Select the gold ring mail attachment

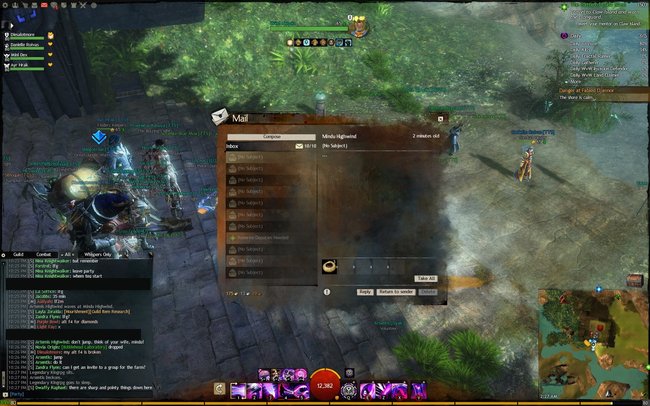pos(329,266)
